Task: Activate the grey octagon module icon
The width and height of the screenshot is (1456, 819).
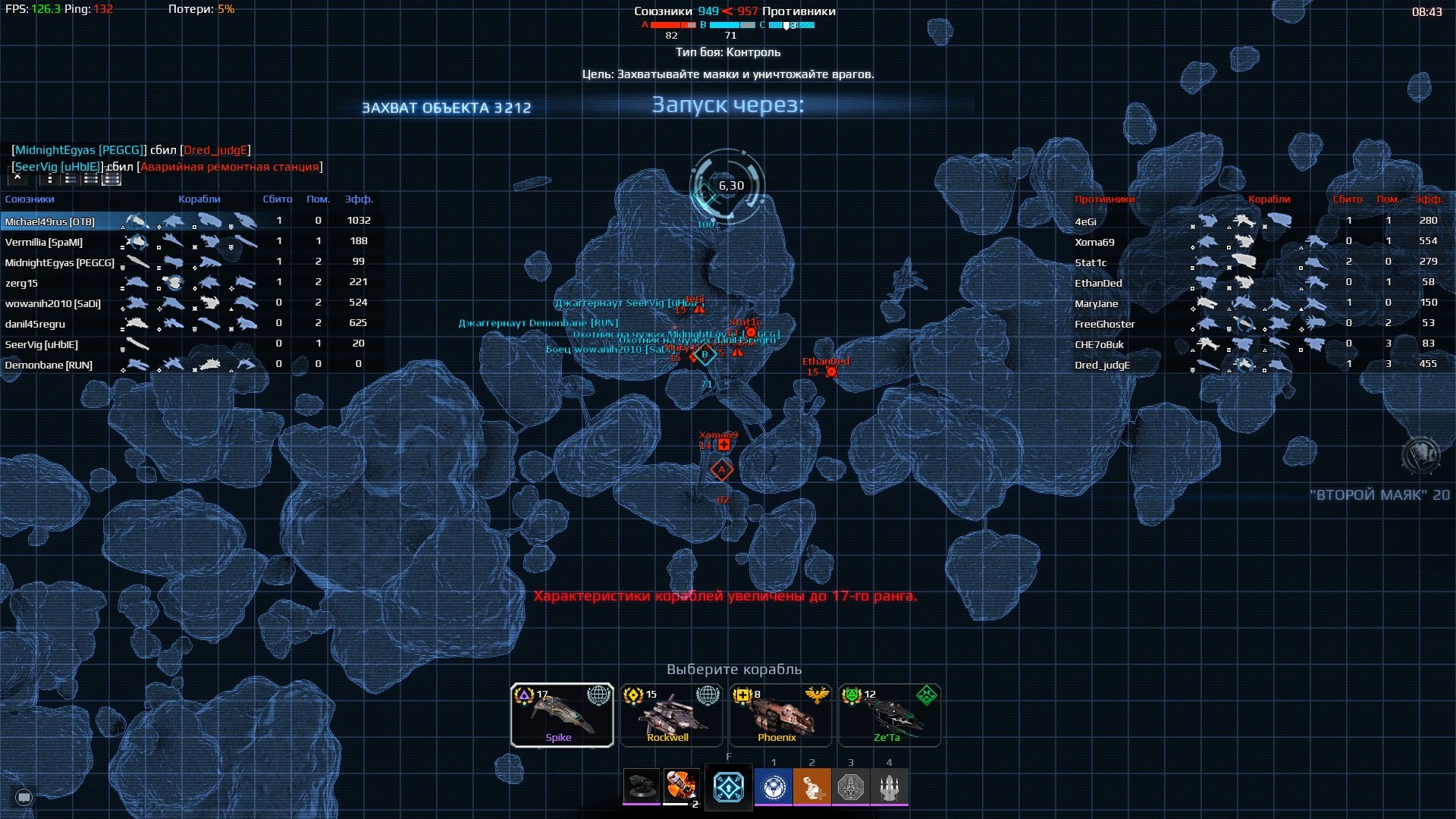Action: pos(851,788)
